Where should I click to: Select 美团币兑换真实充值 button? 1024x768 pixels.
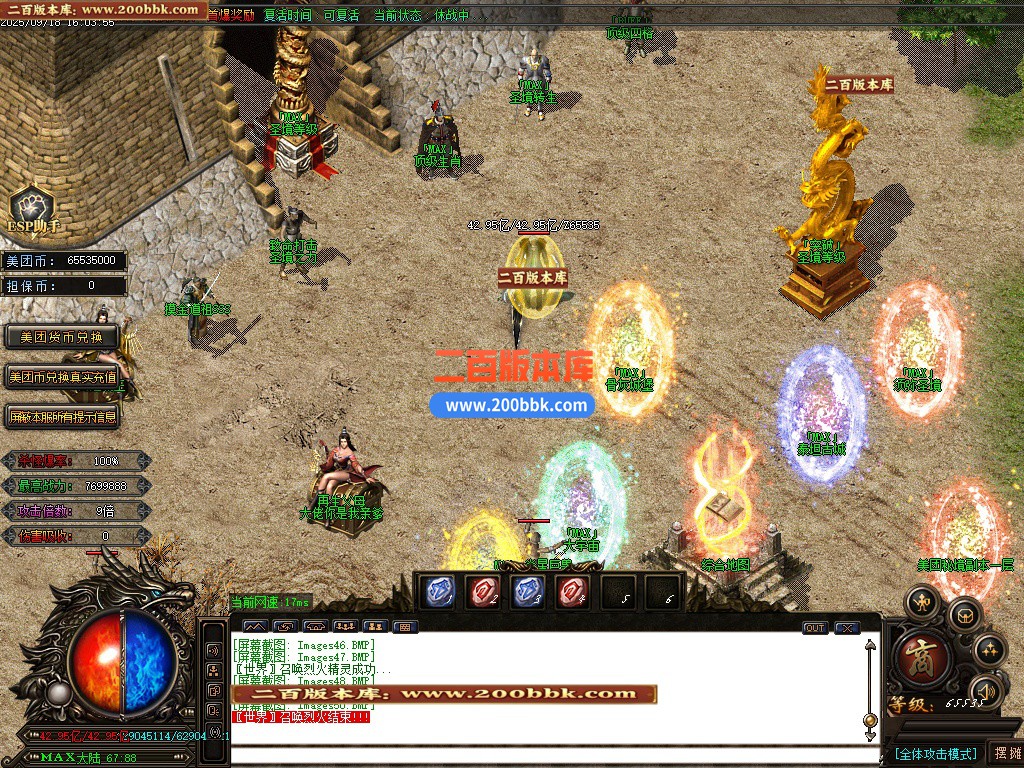pos(62,377)
